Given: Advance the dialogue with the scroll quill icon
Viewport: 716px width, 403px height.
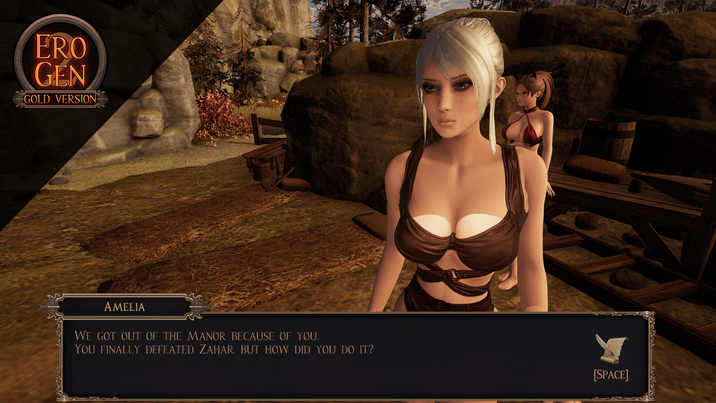Looking at the screenshot, I should pyautogui.click(x=609, y=348).
